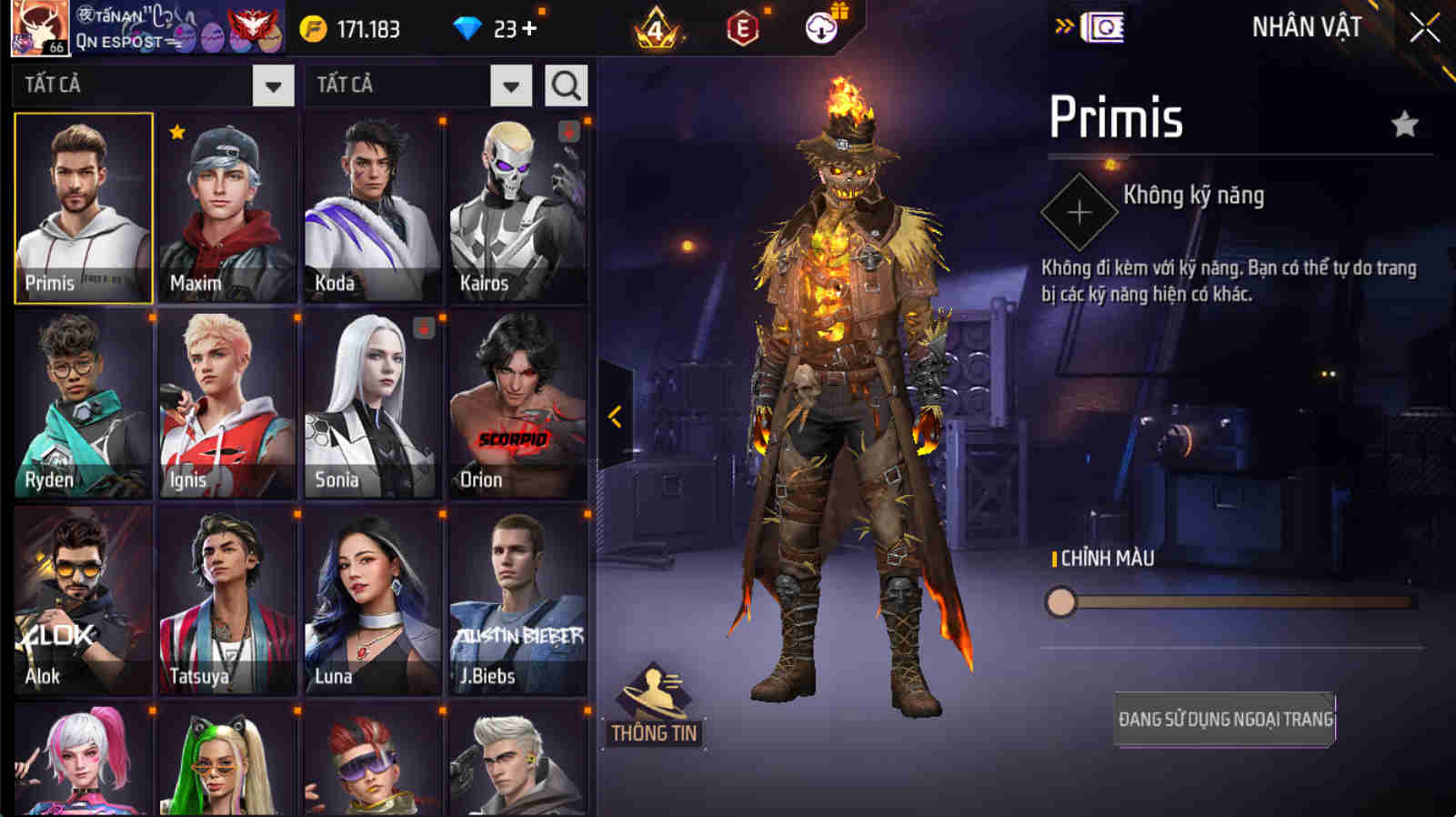
Task: Open search with the magnifier icon
Action: tap(566, 85)
